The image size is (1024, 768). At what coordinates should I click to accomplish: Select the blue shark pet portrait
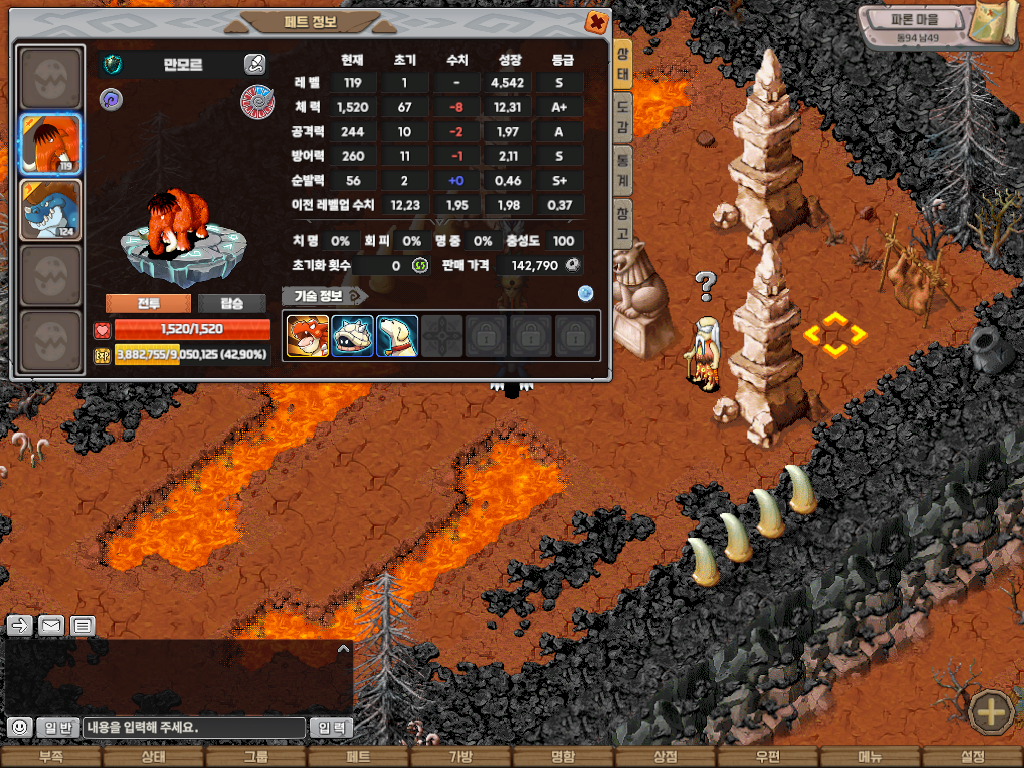[x=51, y=210]
